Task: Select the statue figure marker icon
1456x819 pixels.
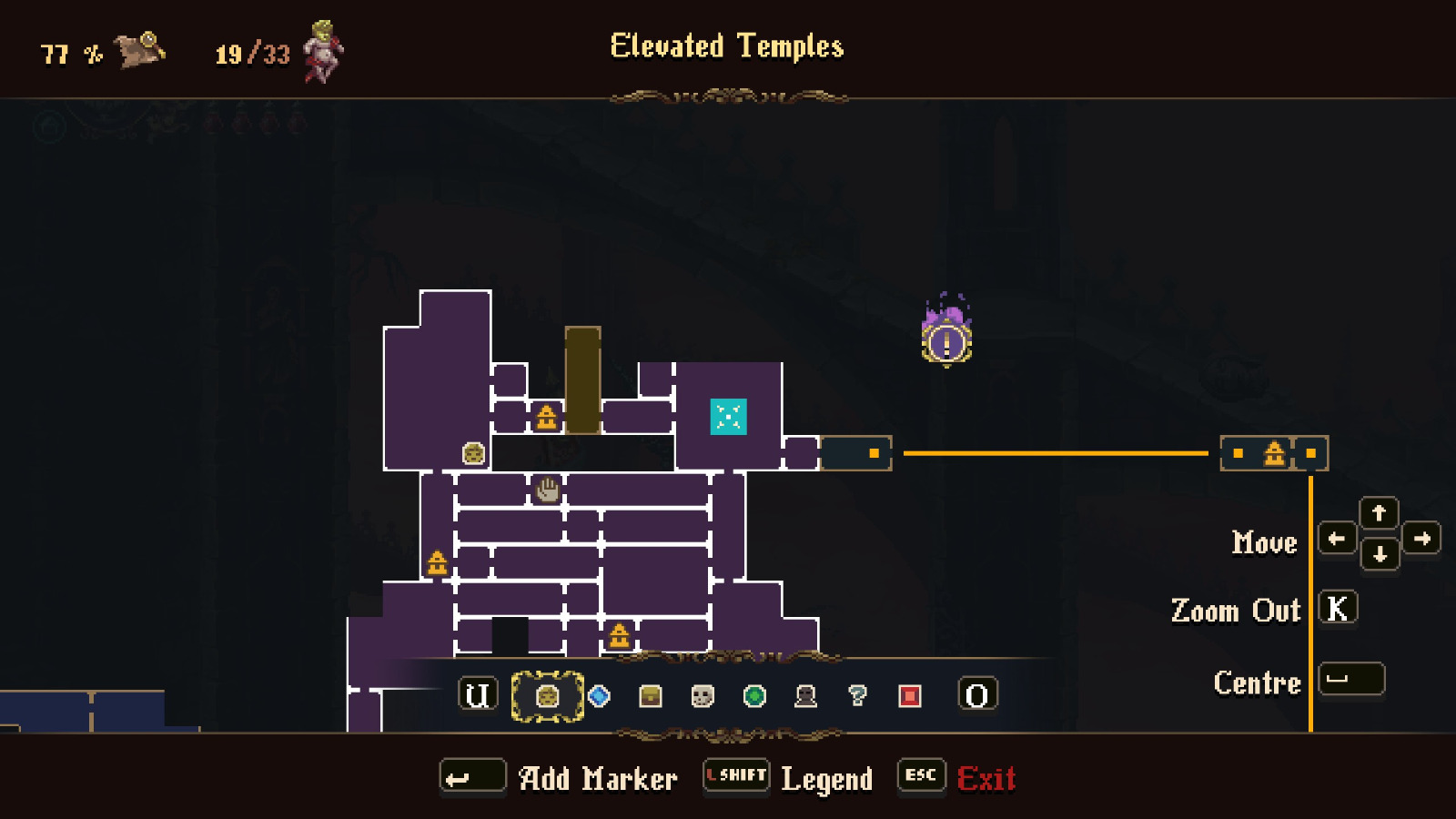Action: click(x=806, y=698)
